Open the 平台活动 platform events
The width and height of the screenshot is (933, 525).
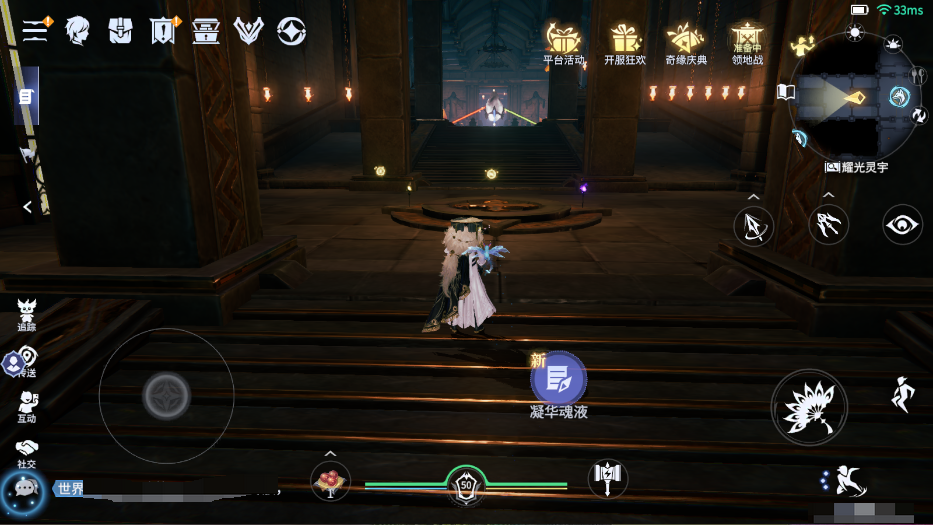(563, 43)
